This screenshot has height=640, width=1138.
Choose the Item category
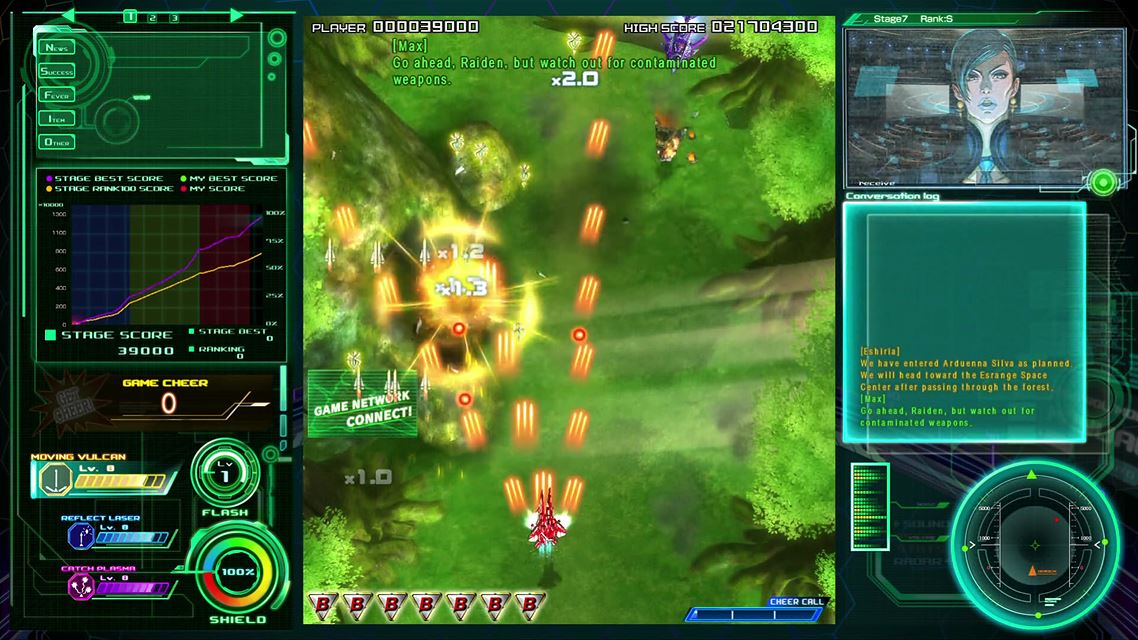57,118
